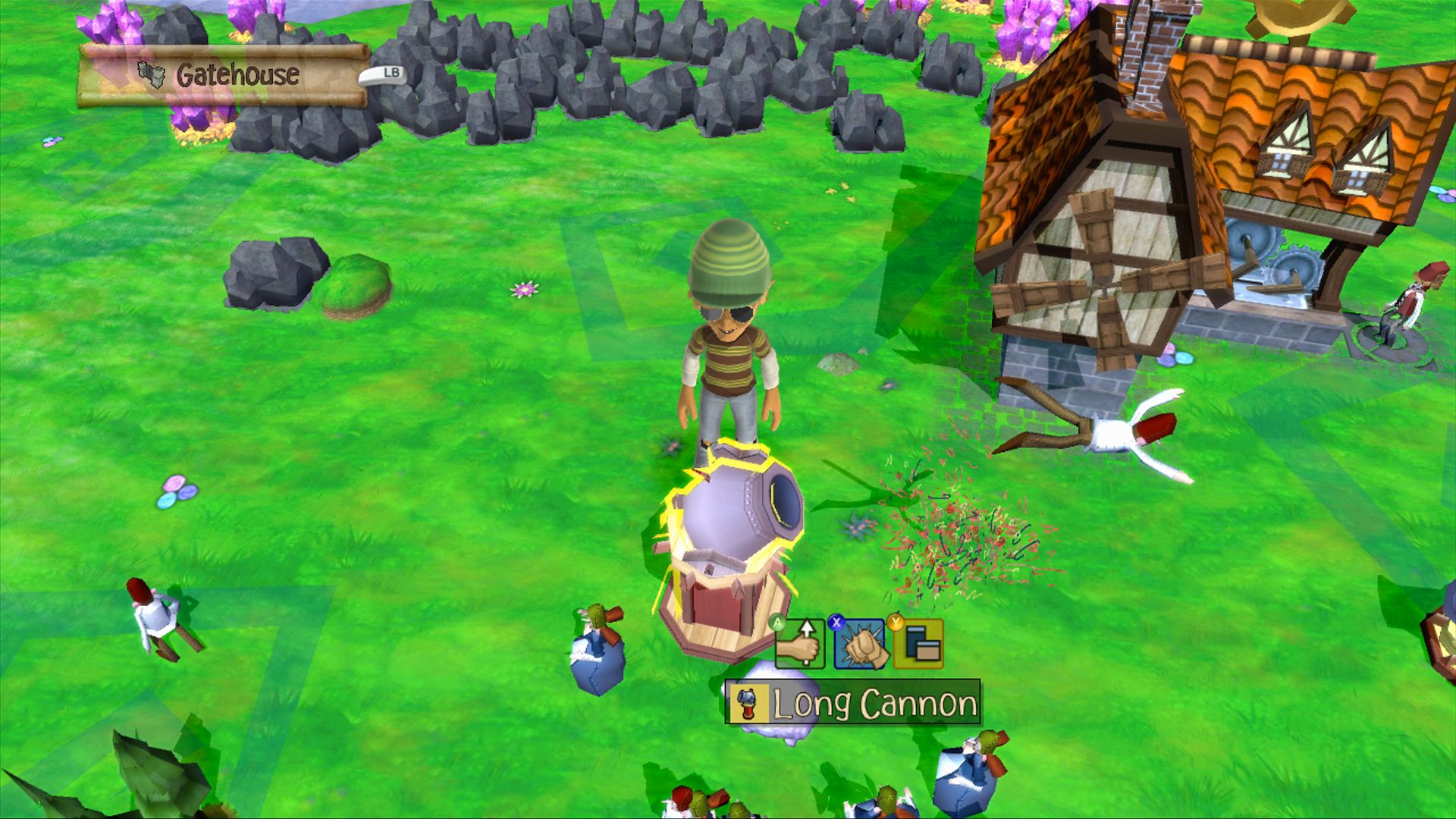The height and width of the screenshot is (819, 1456).
Task: Select the hand-with-arrow pick up action
Action: click(800, 645)
